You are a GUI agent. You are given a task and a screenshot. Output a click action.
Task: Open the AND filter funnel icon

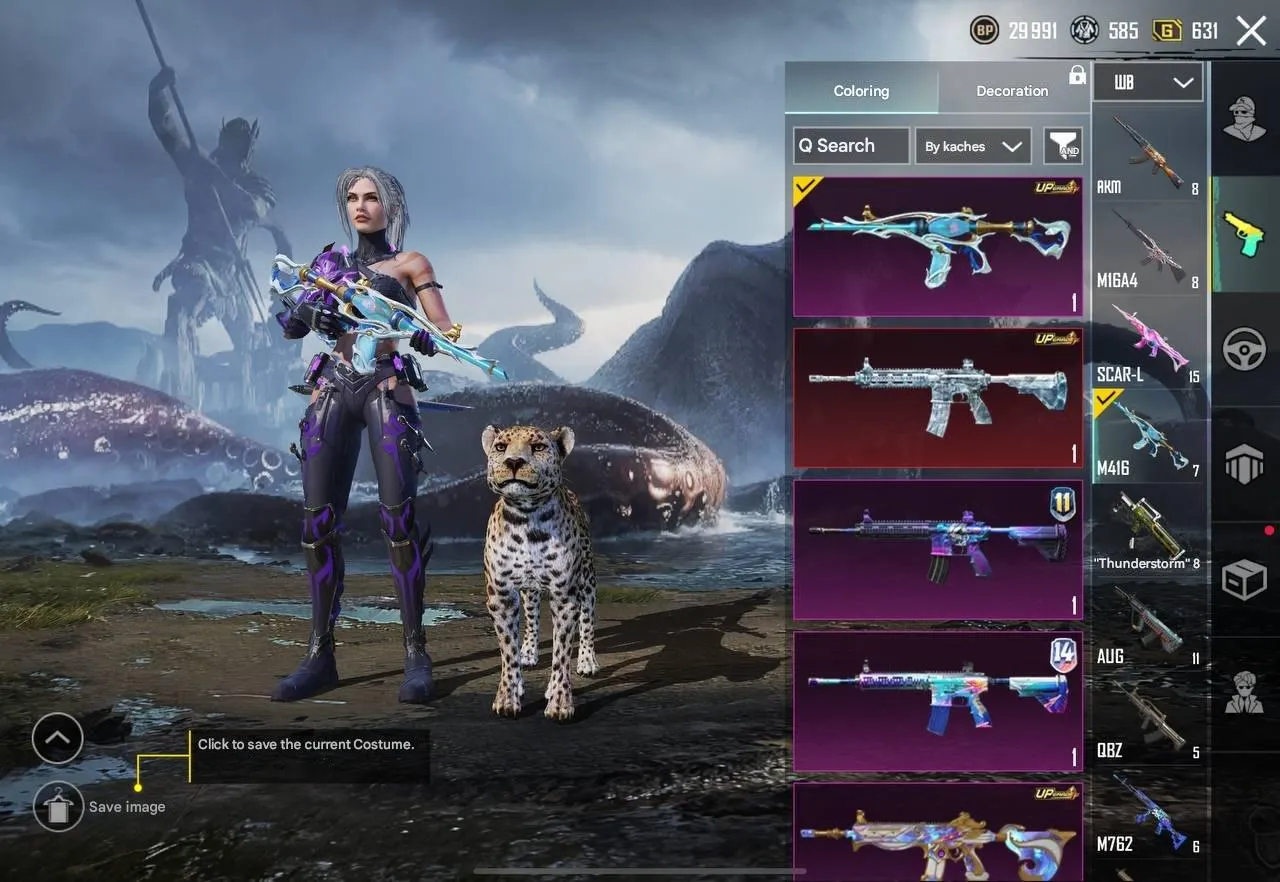[1064, 145]
